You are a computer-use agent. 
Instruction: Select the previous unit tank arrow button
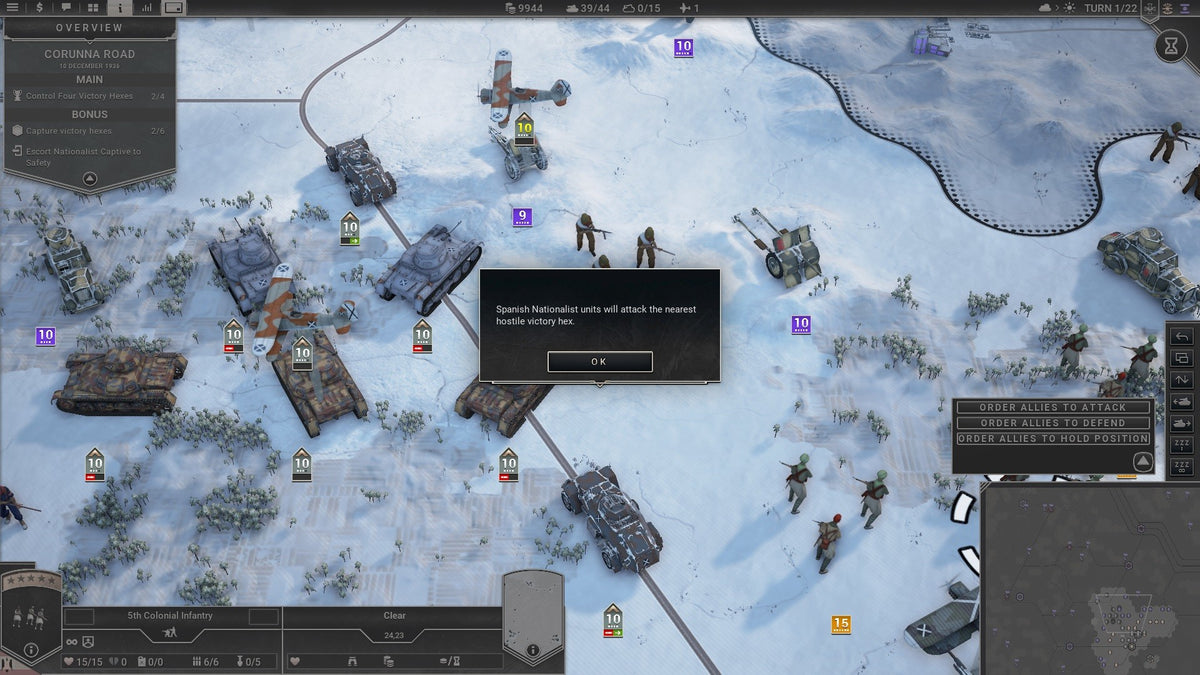[x=1181, y=402]
